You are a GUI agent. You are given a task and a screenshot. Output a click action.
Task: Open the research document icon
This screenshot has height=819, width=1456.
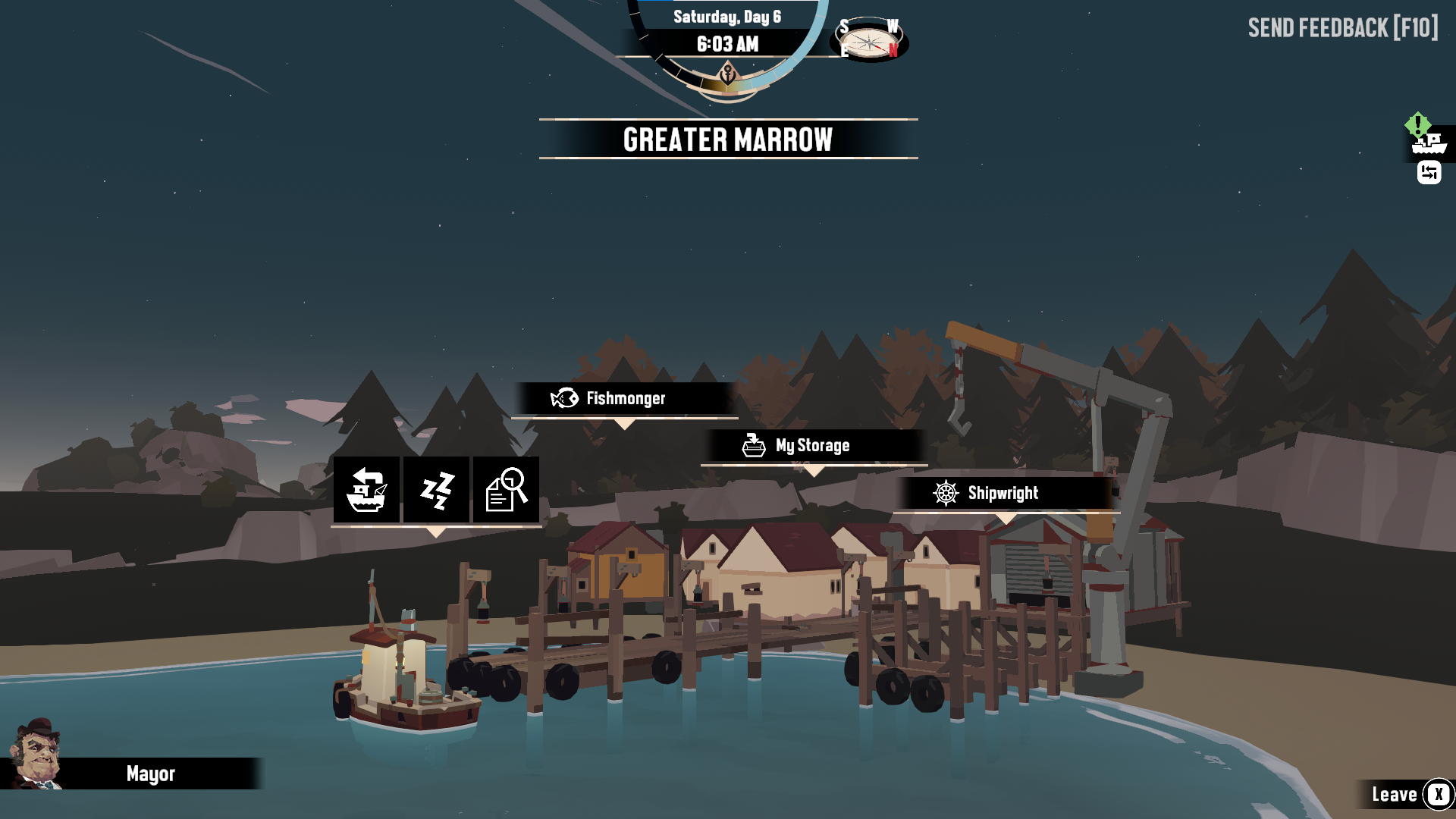click(x=506, y=490)
